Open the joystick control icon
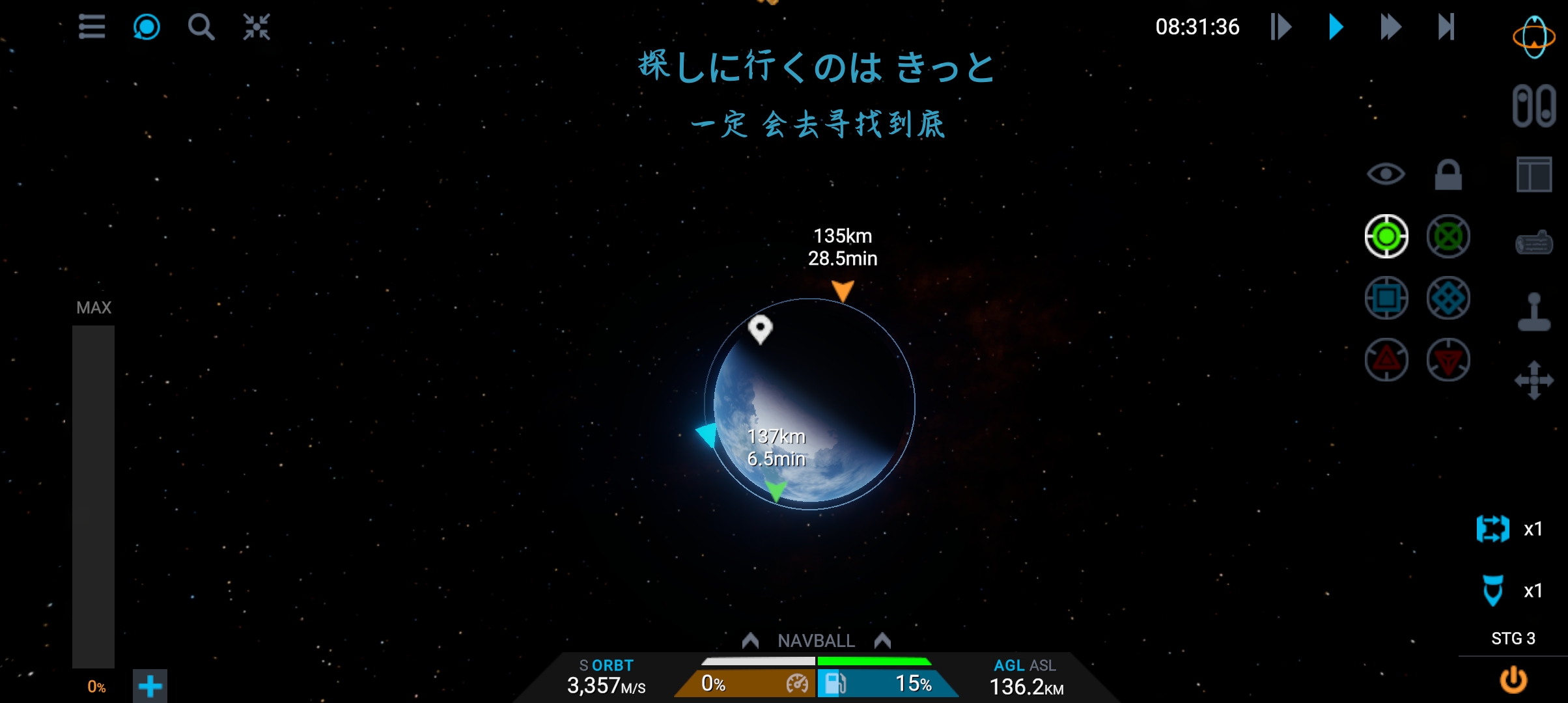 pyautogui.click(x=1533, y=312)
